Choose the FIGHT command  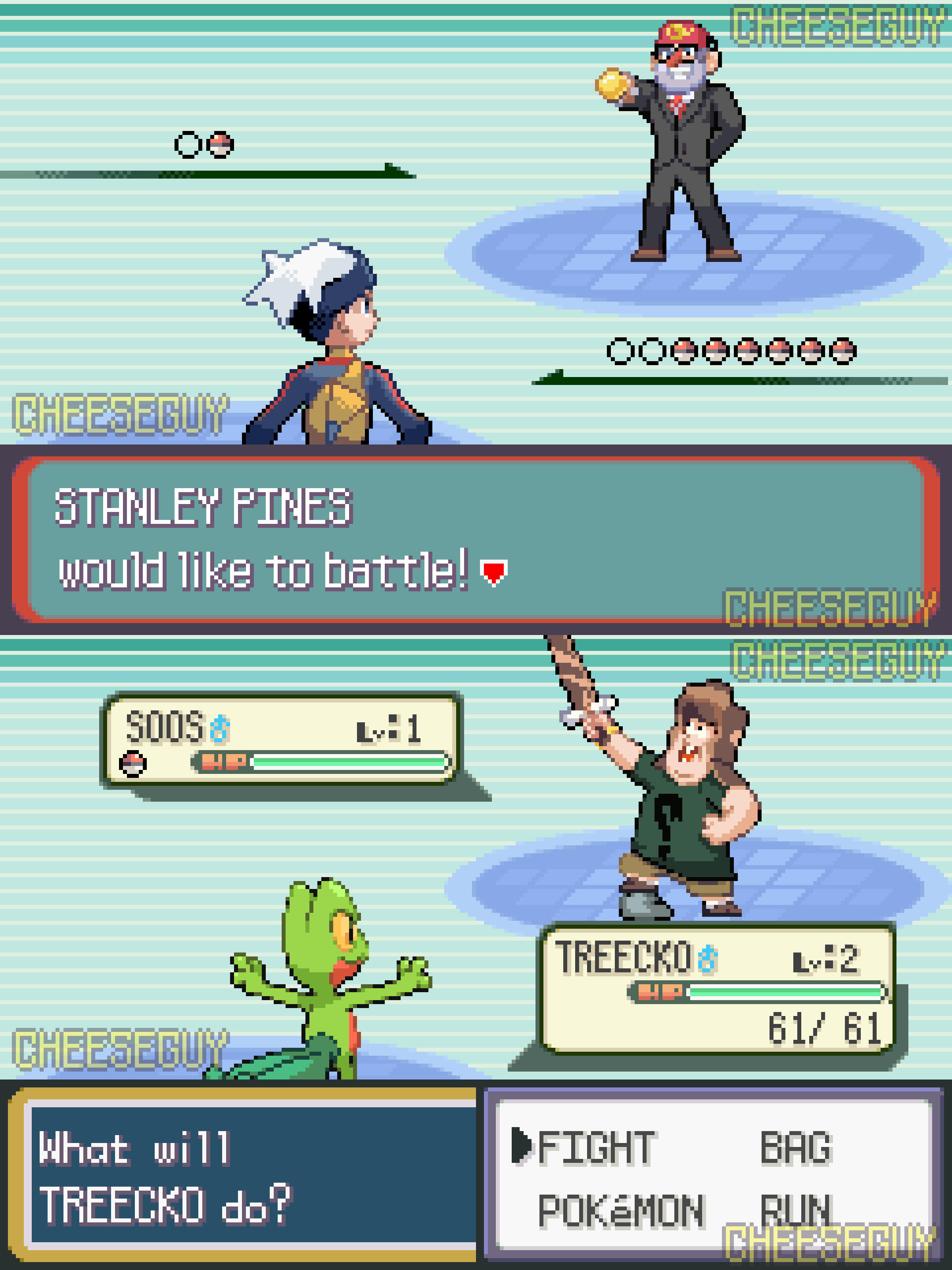click(595, 1148)
